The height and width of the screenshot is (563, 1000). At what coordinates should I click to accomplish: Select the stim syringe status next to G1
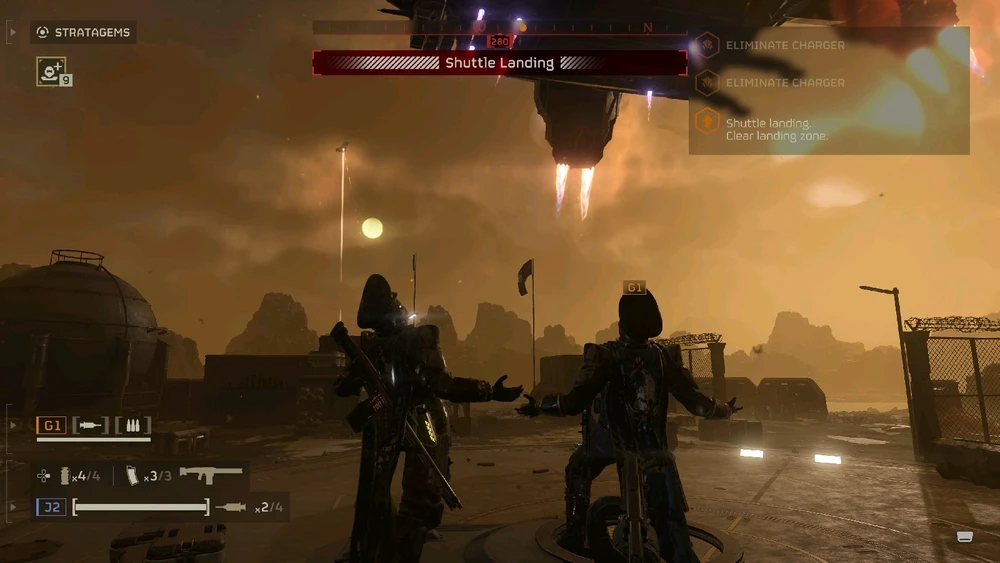coord(91,425)
